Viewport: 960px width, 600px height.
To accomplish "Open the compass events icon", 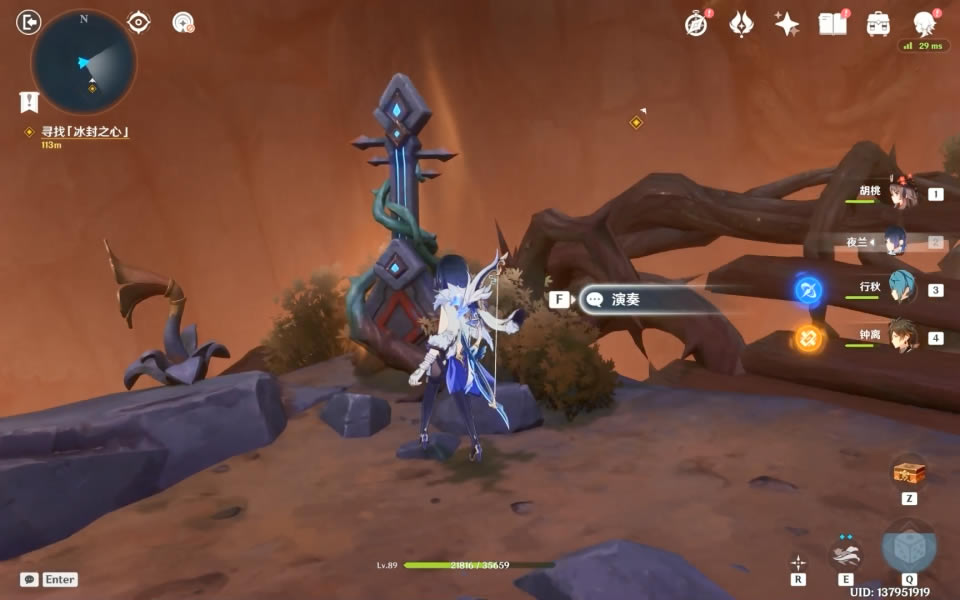I will (x=697, y=24).
